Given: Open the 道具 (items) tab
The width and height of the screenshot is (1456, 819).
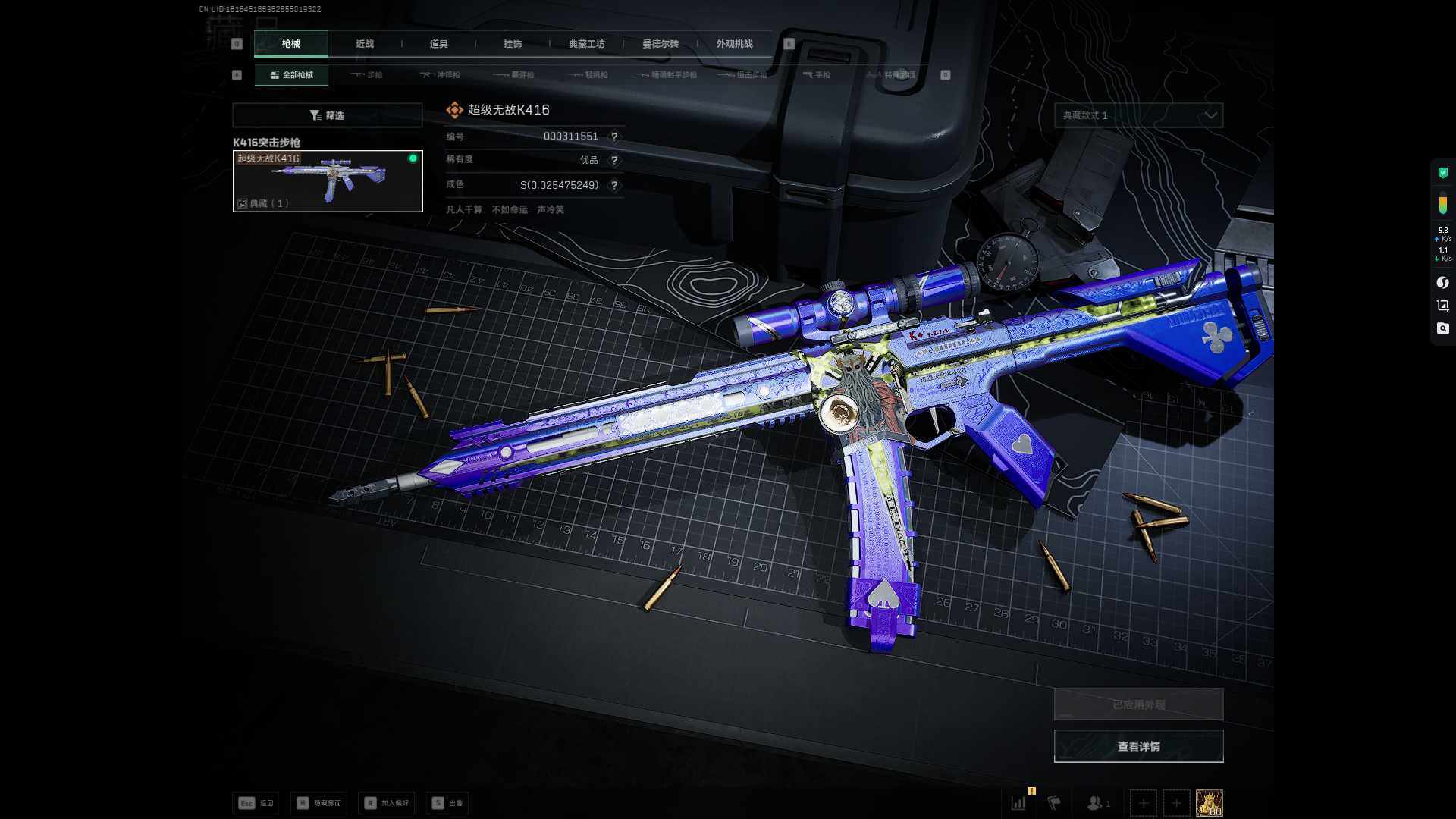Looking at the screenshot, I should 438,44.
